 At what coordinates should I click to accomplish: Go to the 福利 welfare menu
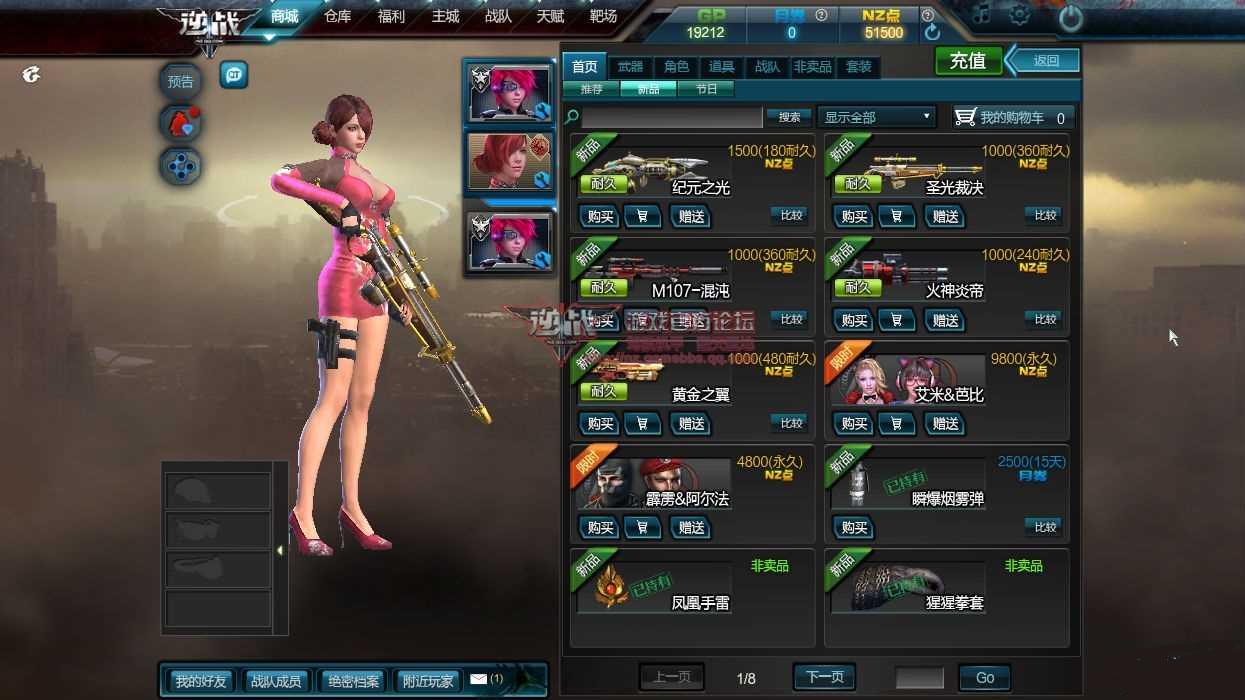(x=391, y=16)
